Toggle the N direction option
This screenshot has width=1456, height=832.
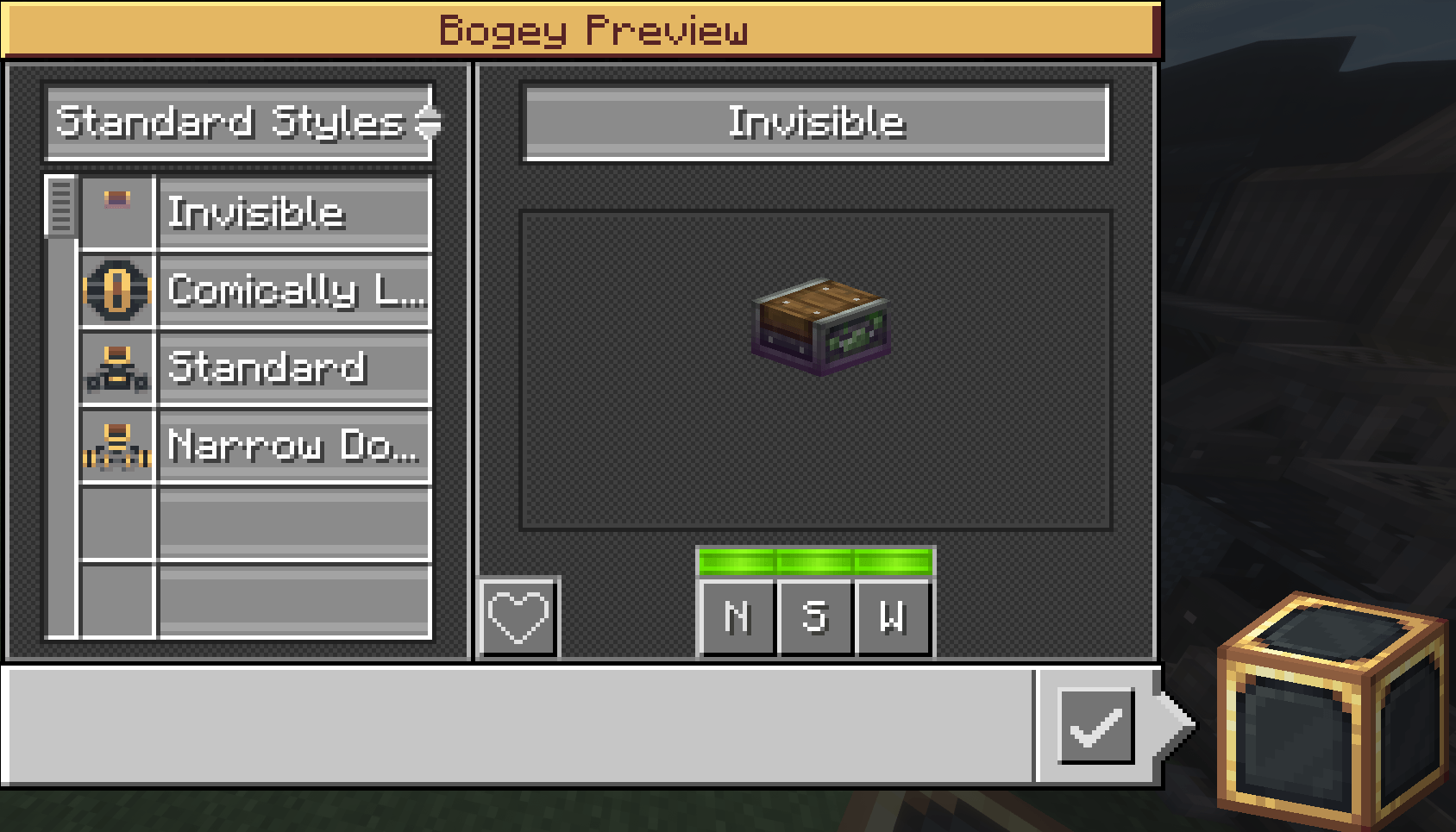[737, 617]
